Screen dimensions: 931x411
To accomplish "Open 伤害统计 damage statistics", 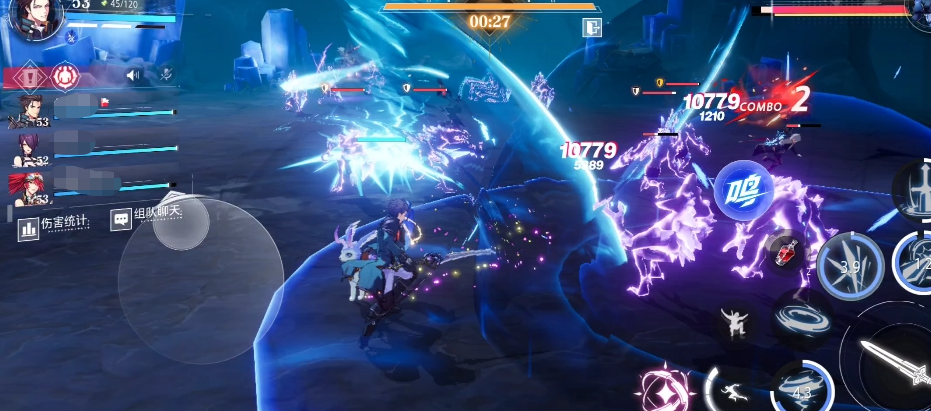I will tap(55, 225).
